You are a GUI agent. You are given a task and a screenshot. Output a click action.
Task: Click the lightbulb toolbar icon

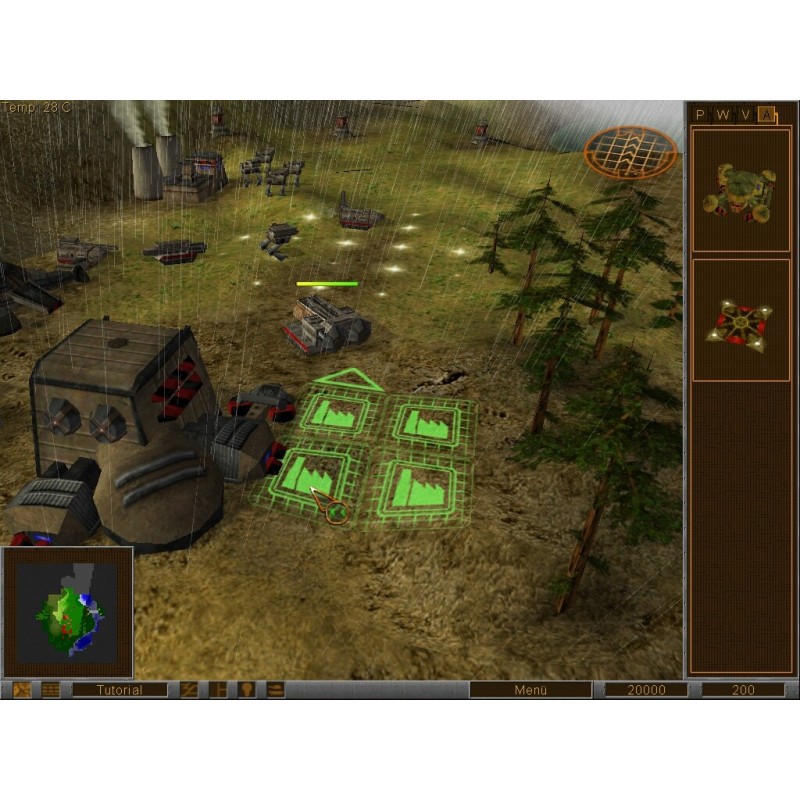coord(246,690)
